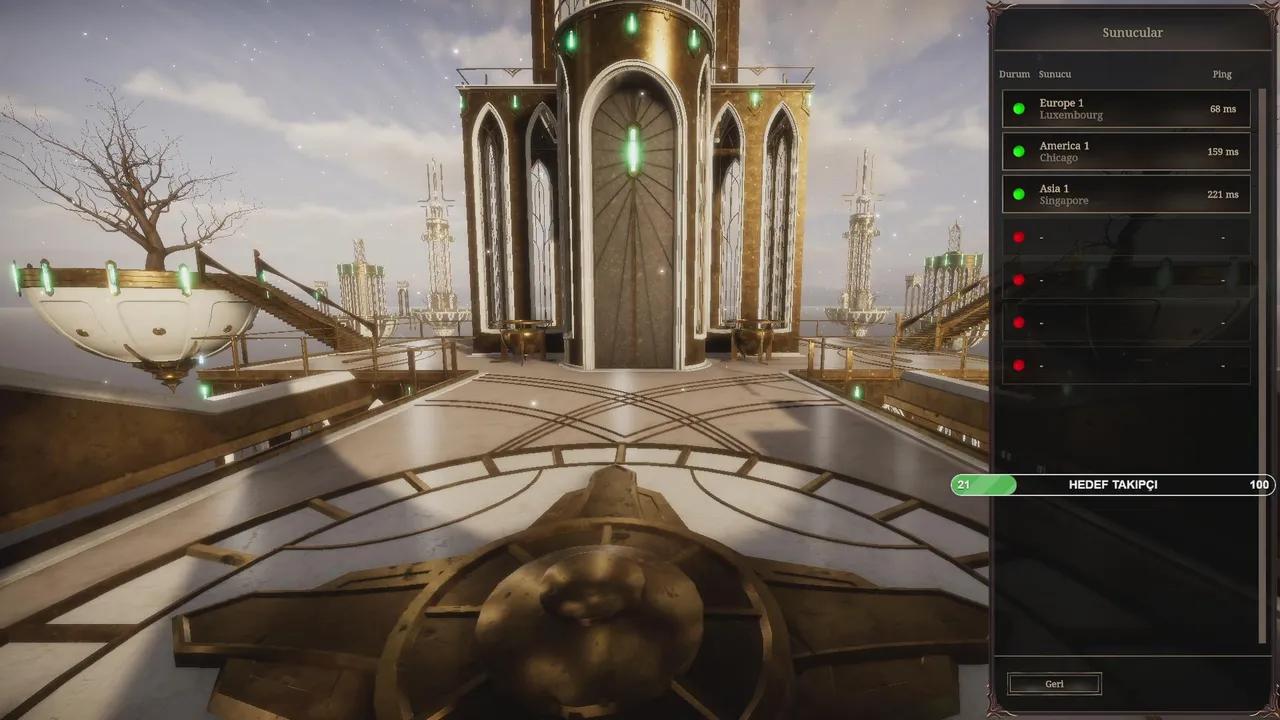
Task: Click the first red offline server indicator
Action: pos(1019,236)
